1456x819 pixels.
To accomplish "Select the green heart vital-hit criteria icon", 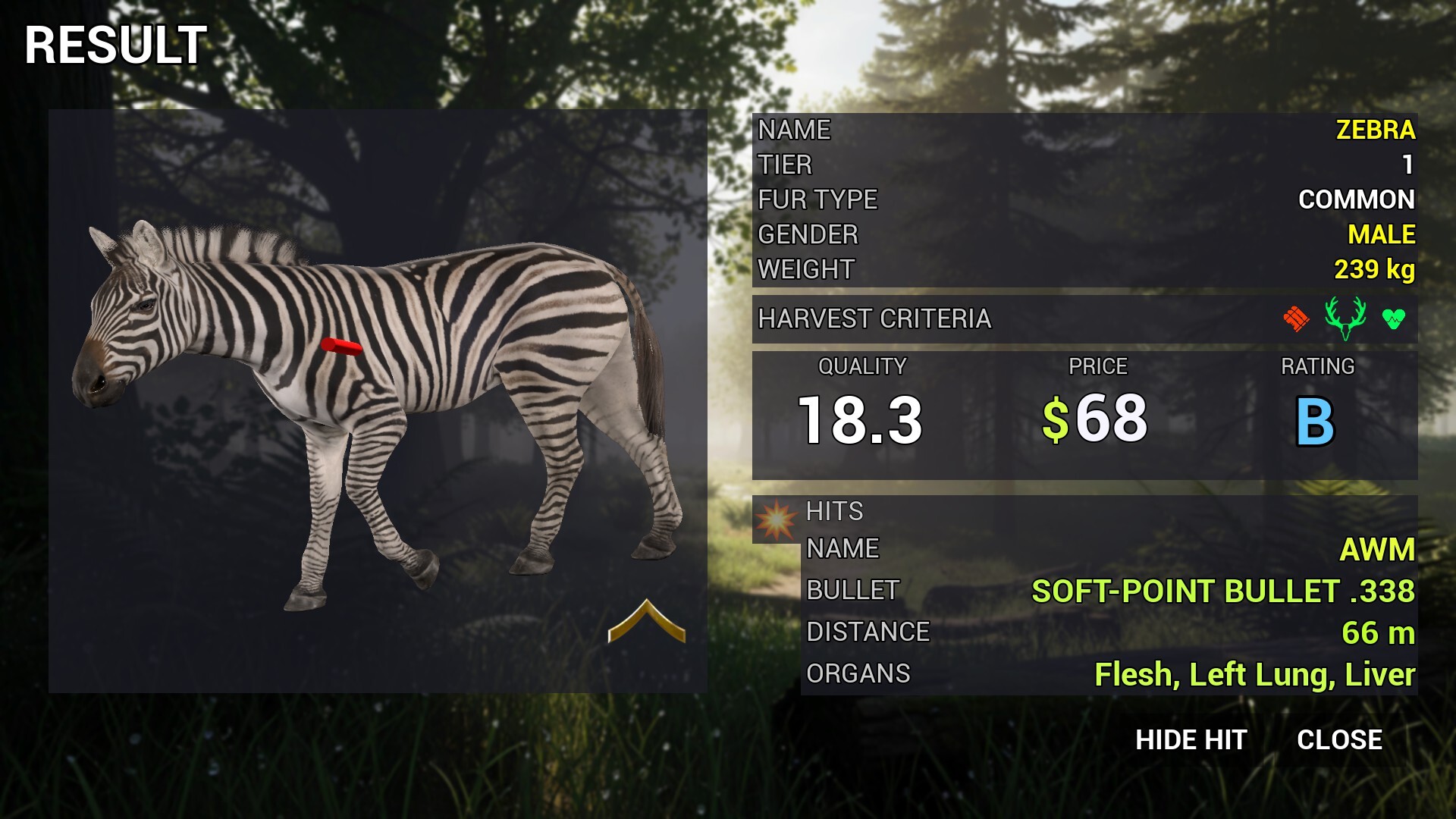I will point(1393,319).
